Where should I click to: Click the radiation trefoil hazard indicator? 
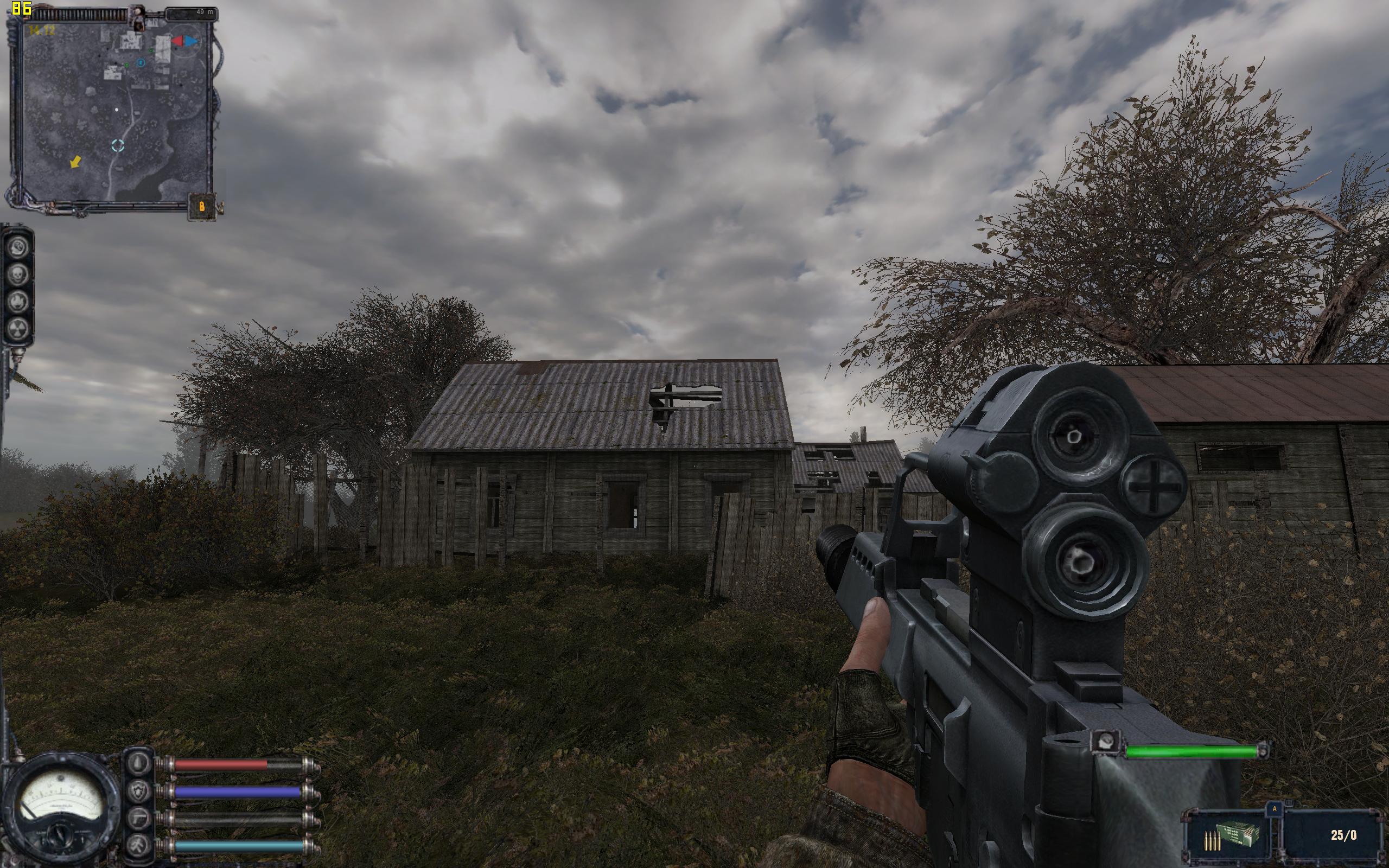click(17, 328)
